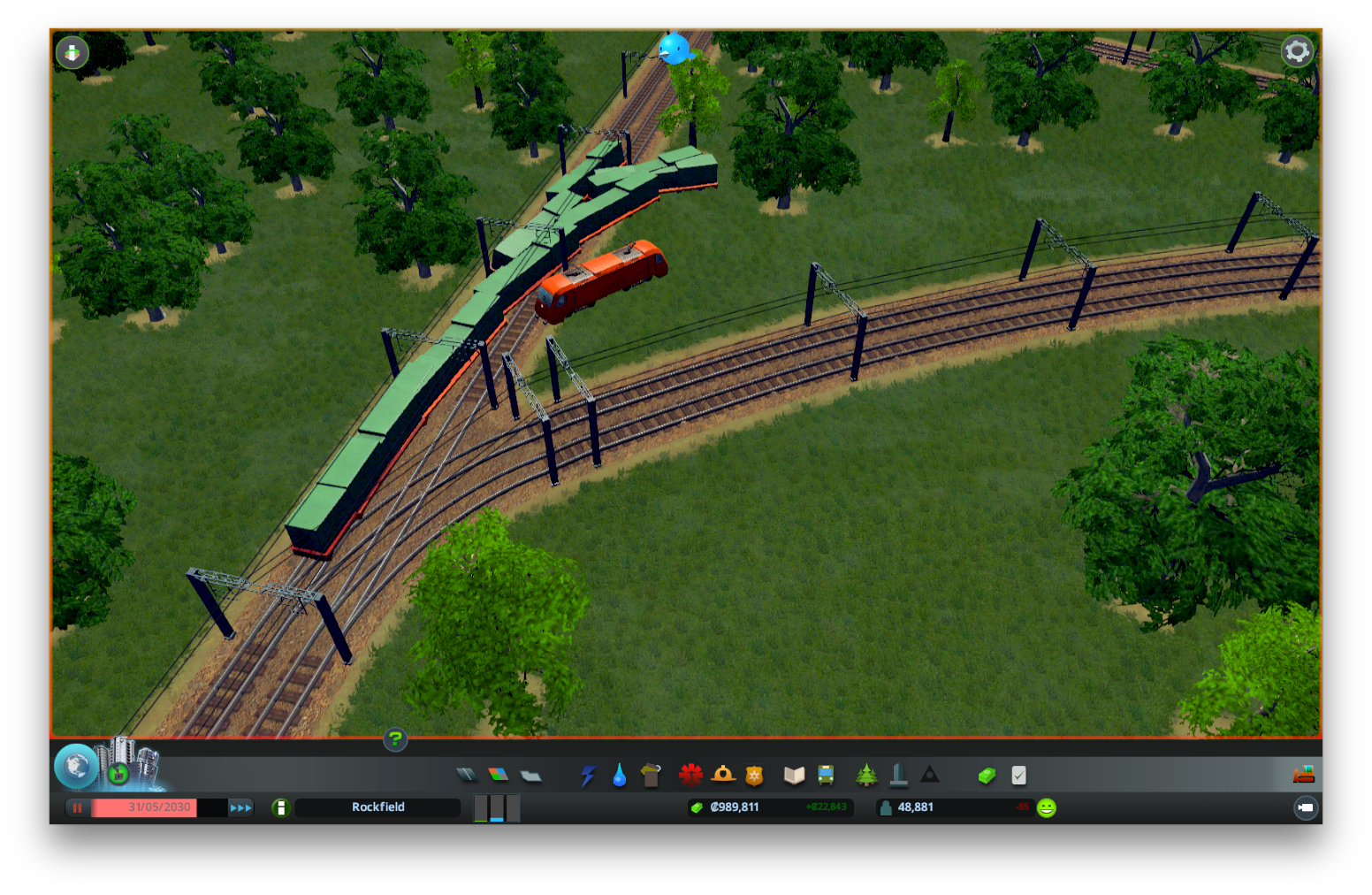This screenshot has width=1372, height=895.
Task: Open the roads build menu
Action: [x=466, y=776]
